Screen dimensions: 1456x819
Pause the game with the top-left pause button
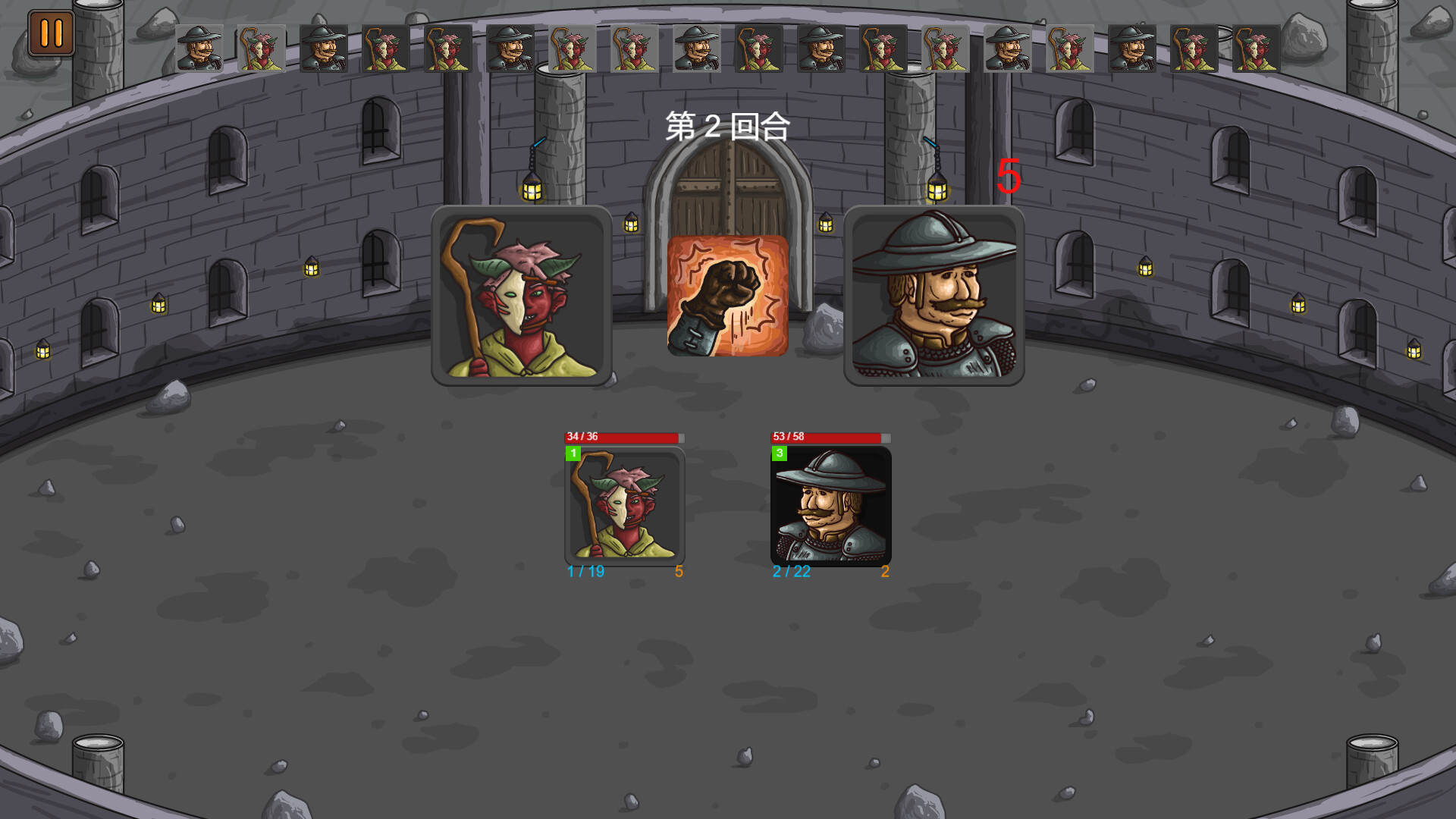50,33
